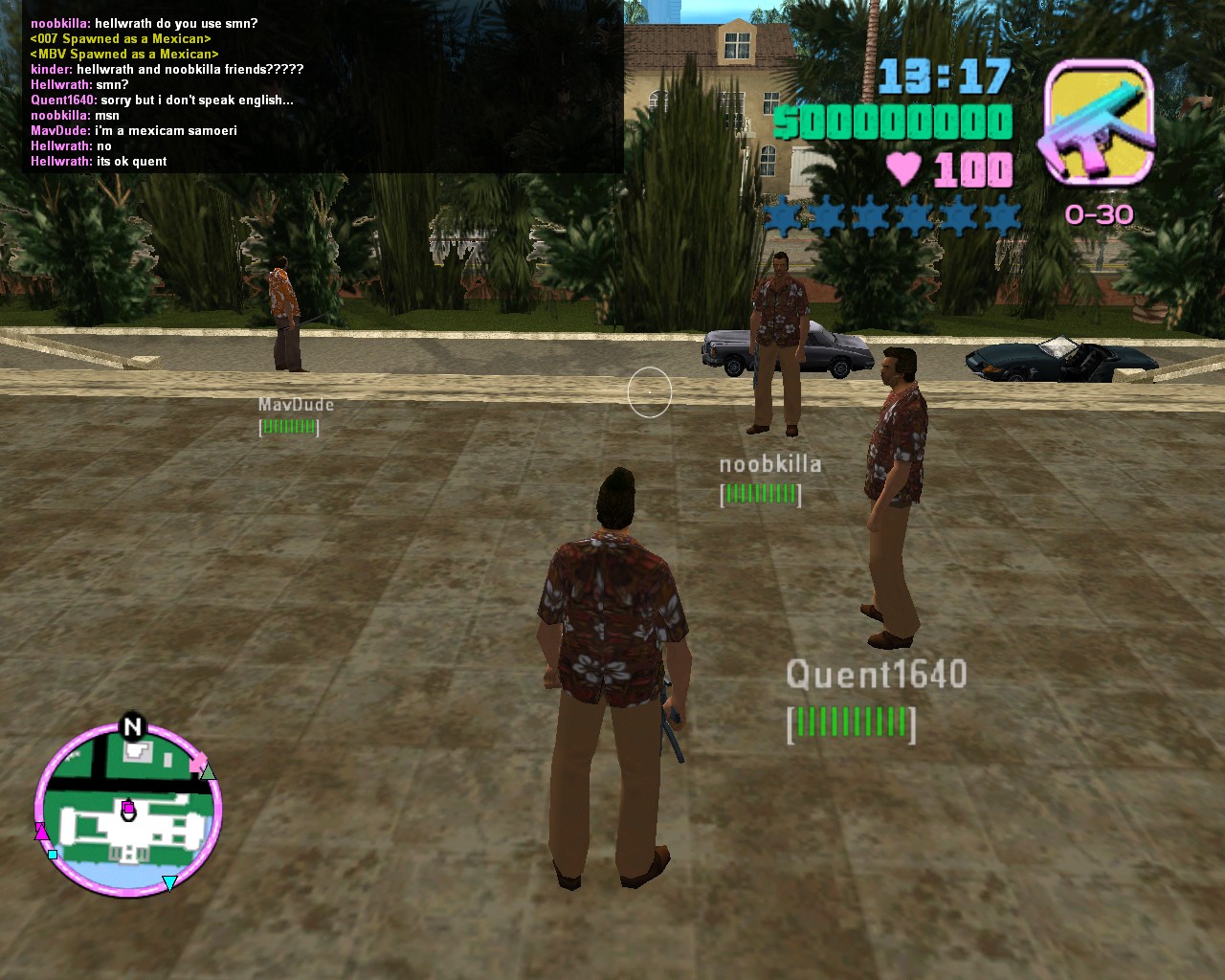1225x980 pixels.
Task: Click the N north marker on the radar
Action: 132,727
